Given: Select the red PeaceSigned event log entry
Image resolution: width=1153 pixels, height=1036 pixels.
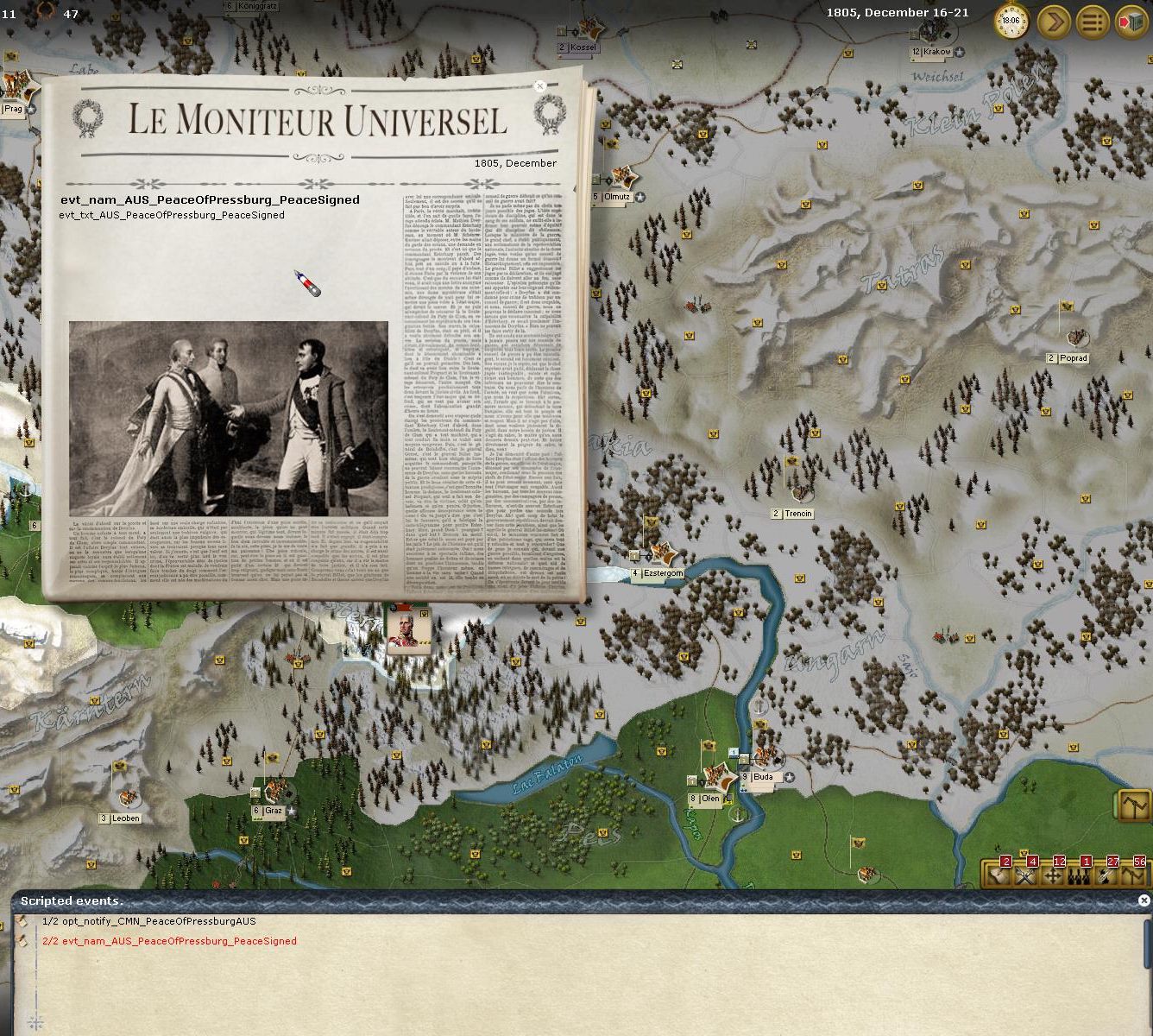Looking at the screenshot, I should tap(168, 941).
